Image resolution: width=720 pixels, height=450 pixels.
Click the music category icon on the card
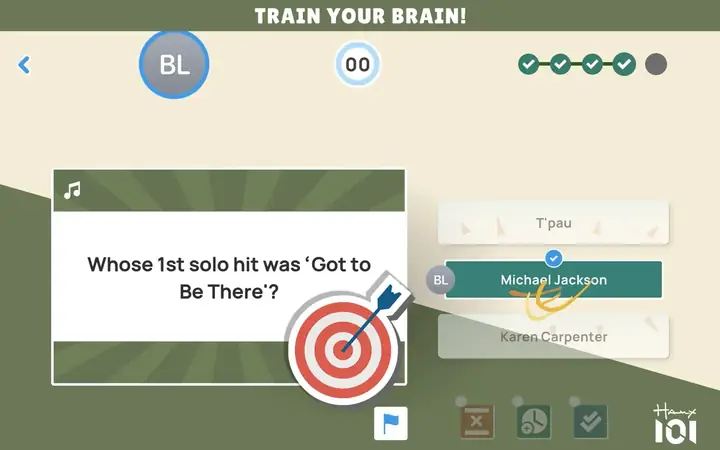72,190
